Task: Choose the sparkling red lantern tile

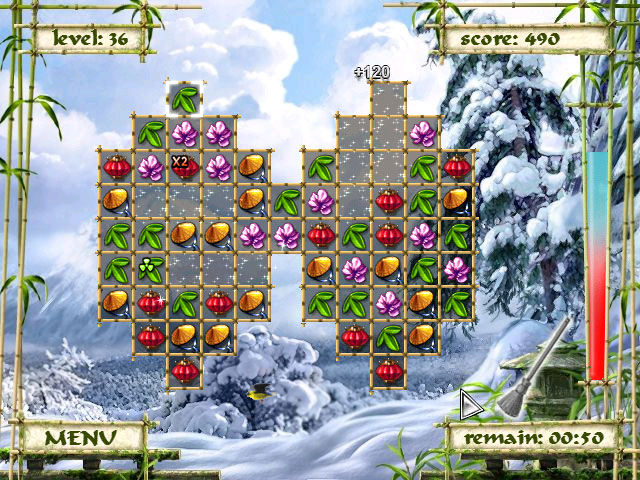Action: 150,302
